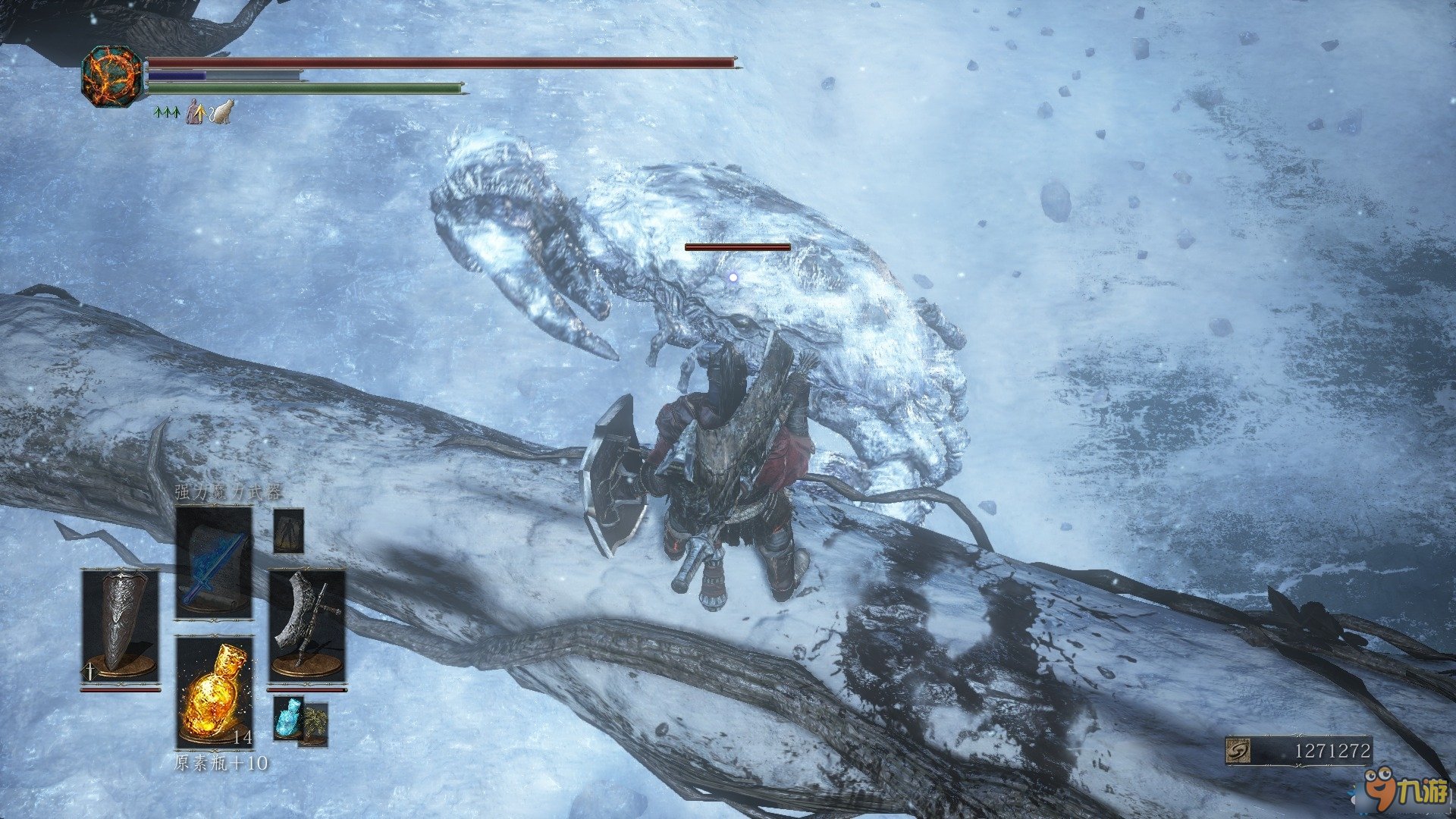This screenshot has height=819, width=1456.
Task: Select the Estus Flask +10 item slot
Action: point(214,692)
